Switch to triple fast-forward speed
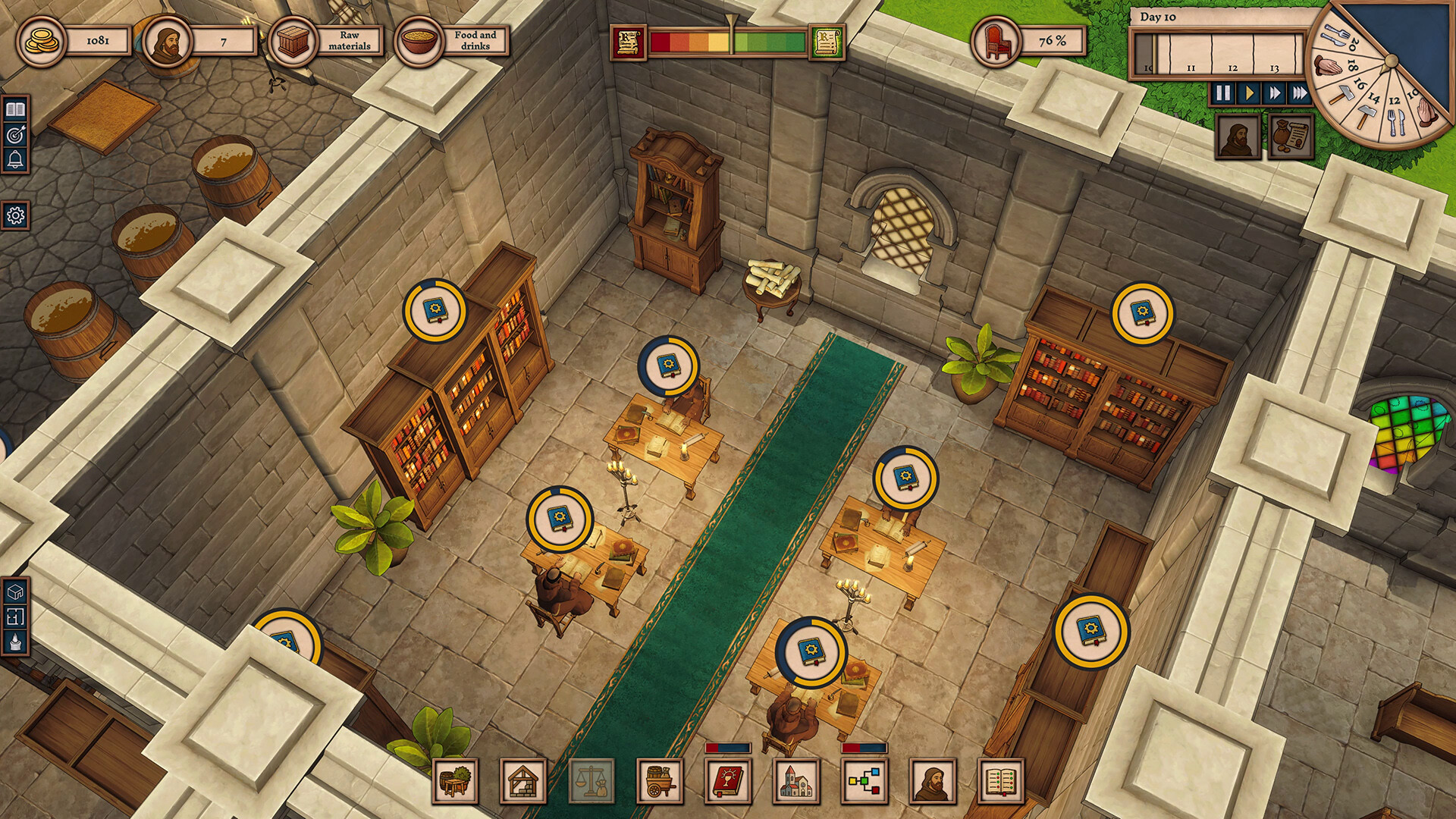This screenshot has width=1456, height=819. pyautogui.click(x=1300, y=93)
